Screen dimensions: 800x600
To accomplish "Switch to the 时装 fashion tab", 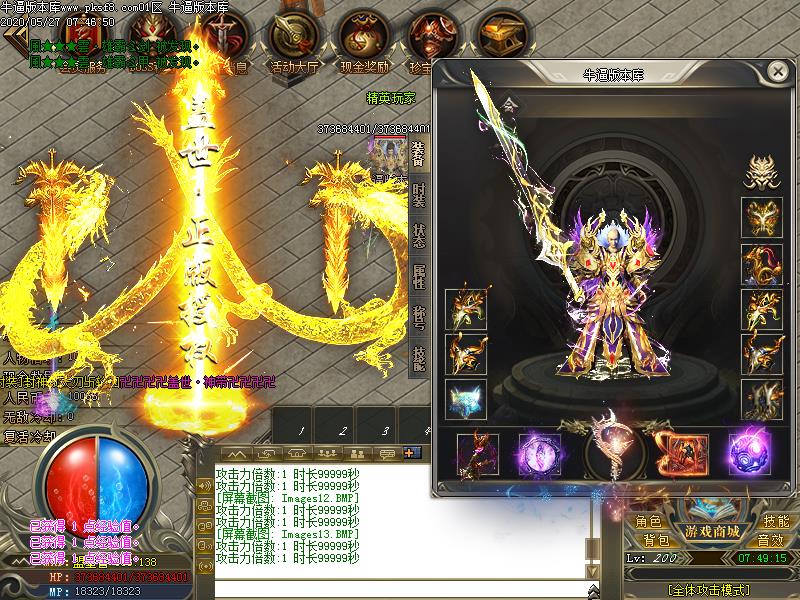I will 419,197.
